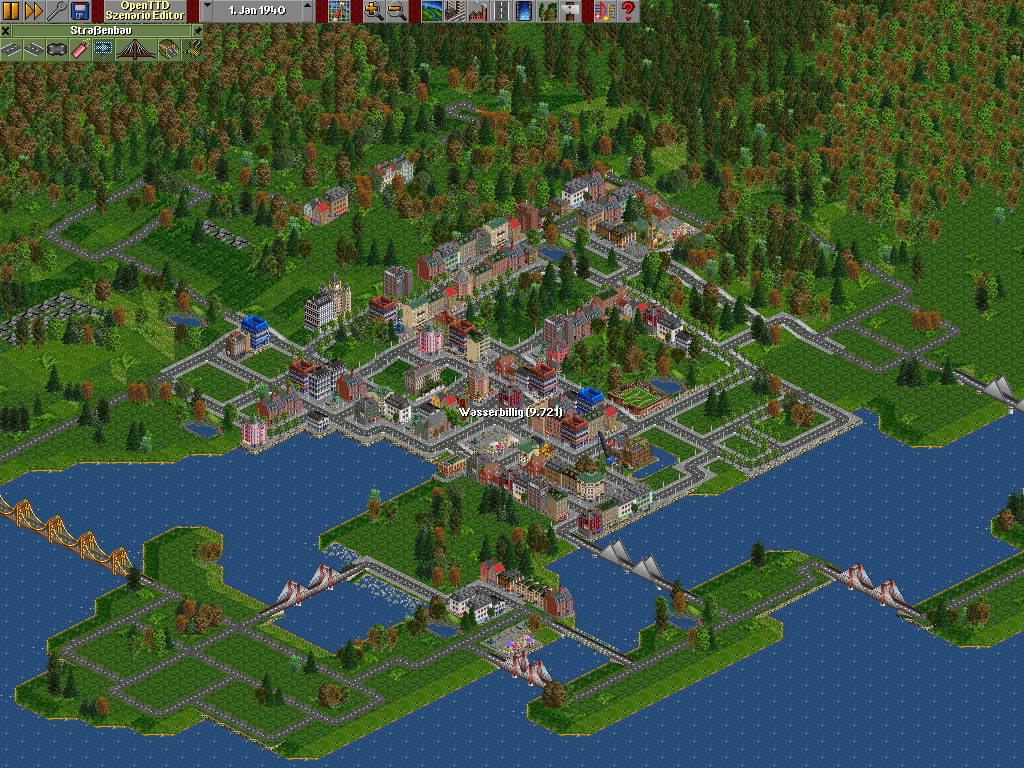Open the music and sound menu
This screenshot has height=768, width=1024.
pos(604,11)
